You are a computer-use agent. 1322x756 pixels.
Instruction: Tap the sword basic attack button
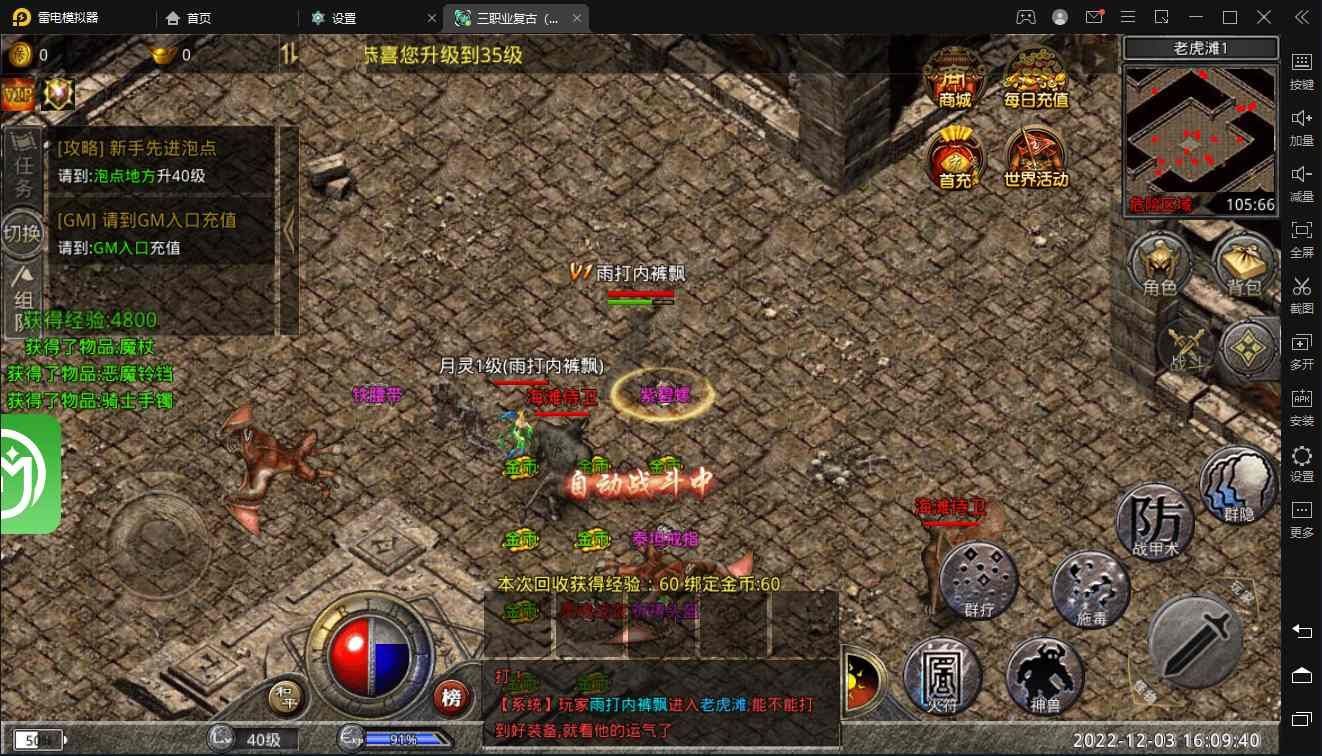click(1195, 640)
